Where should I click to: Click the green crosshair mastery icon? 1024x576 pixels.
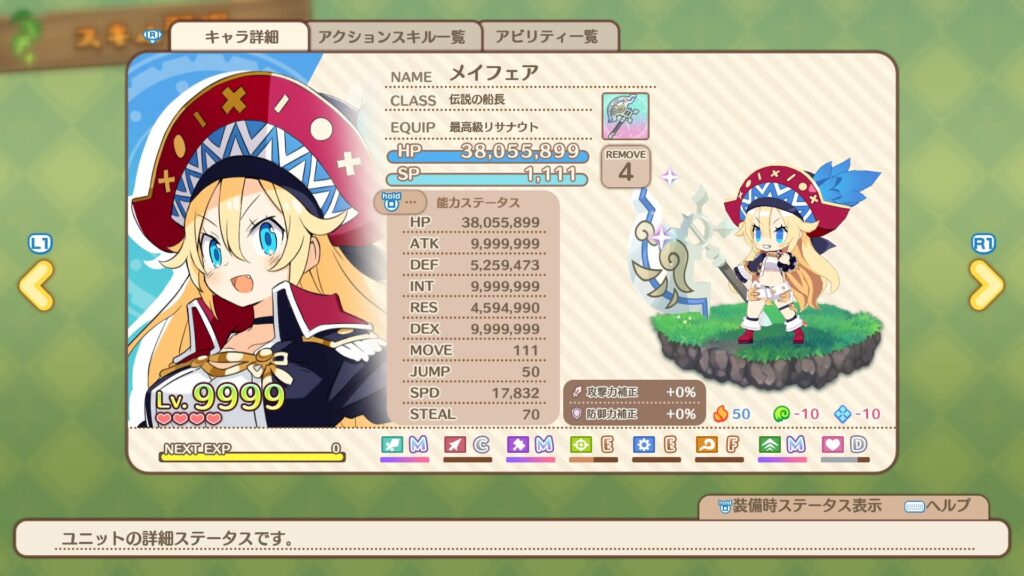pyautogui.click(x=581, y=444)
